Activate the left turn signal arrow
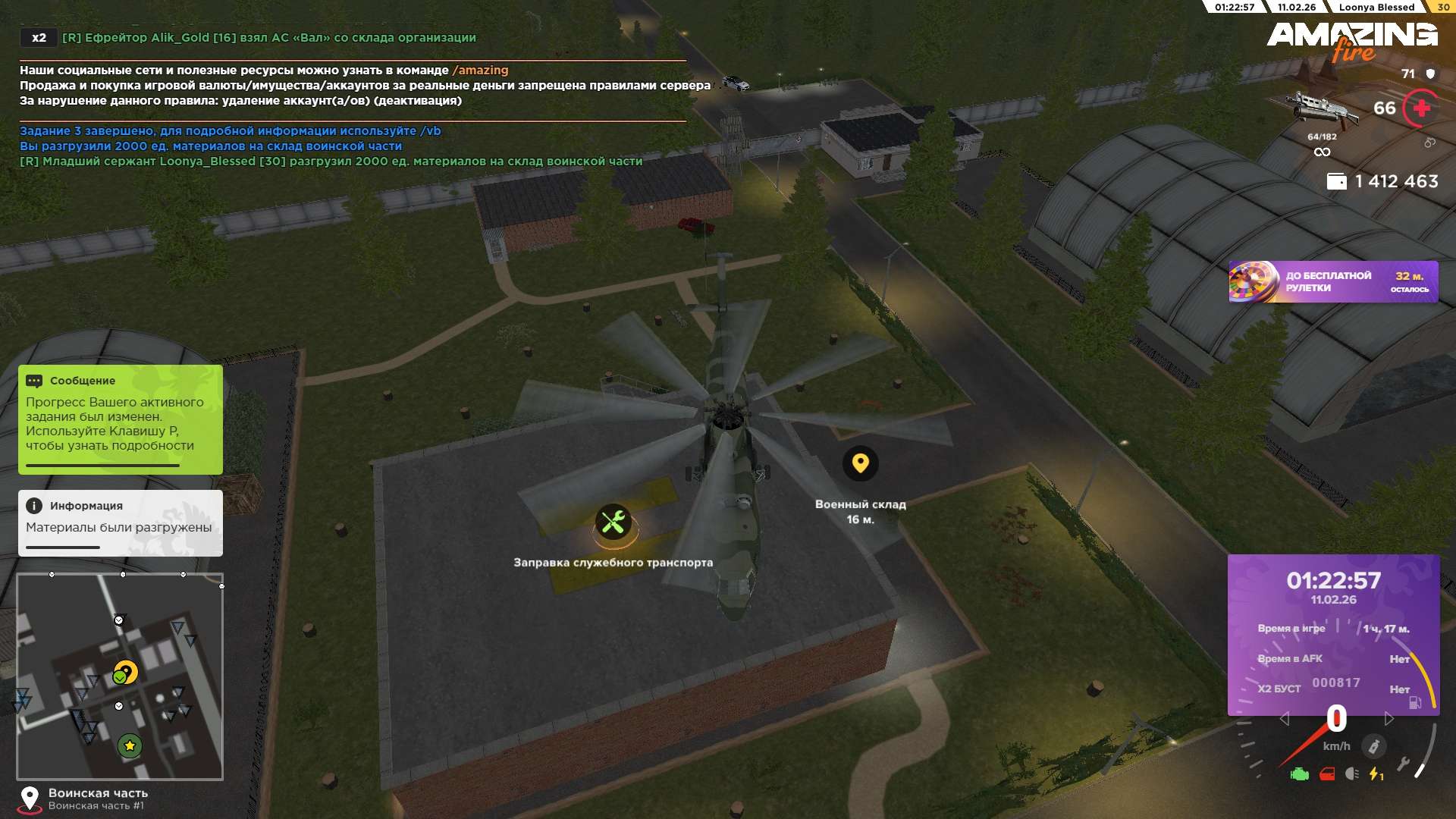The width and height of the screenshot is (1456, 819). [1284, 719]
